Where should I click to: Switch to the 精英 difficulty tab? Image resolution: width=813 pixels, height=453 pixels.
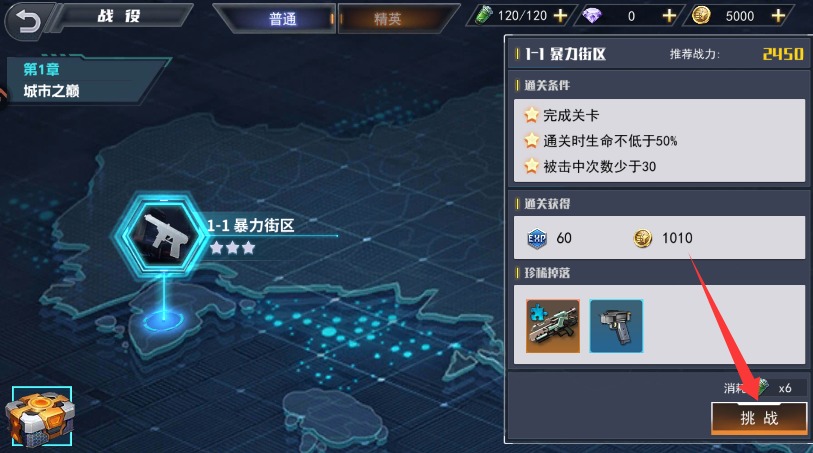coord(386,19)
